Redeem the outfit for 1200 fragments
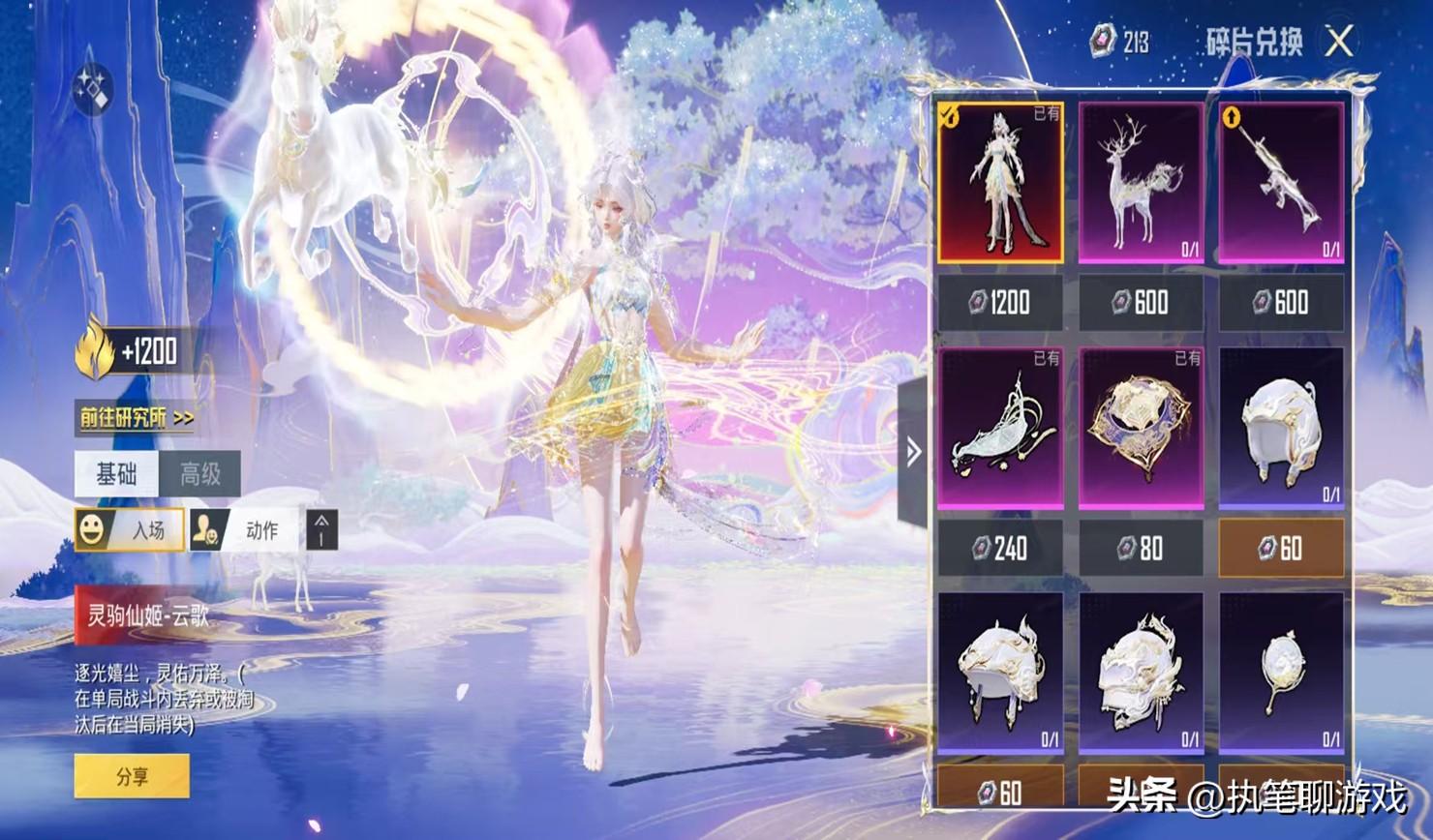Viewport: 1433px width, 840px height. click(x=1000, y=303)
